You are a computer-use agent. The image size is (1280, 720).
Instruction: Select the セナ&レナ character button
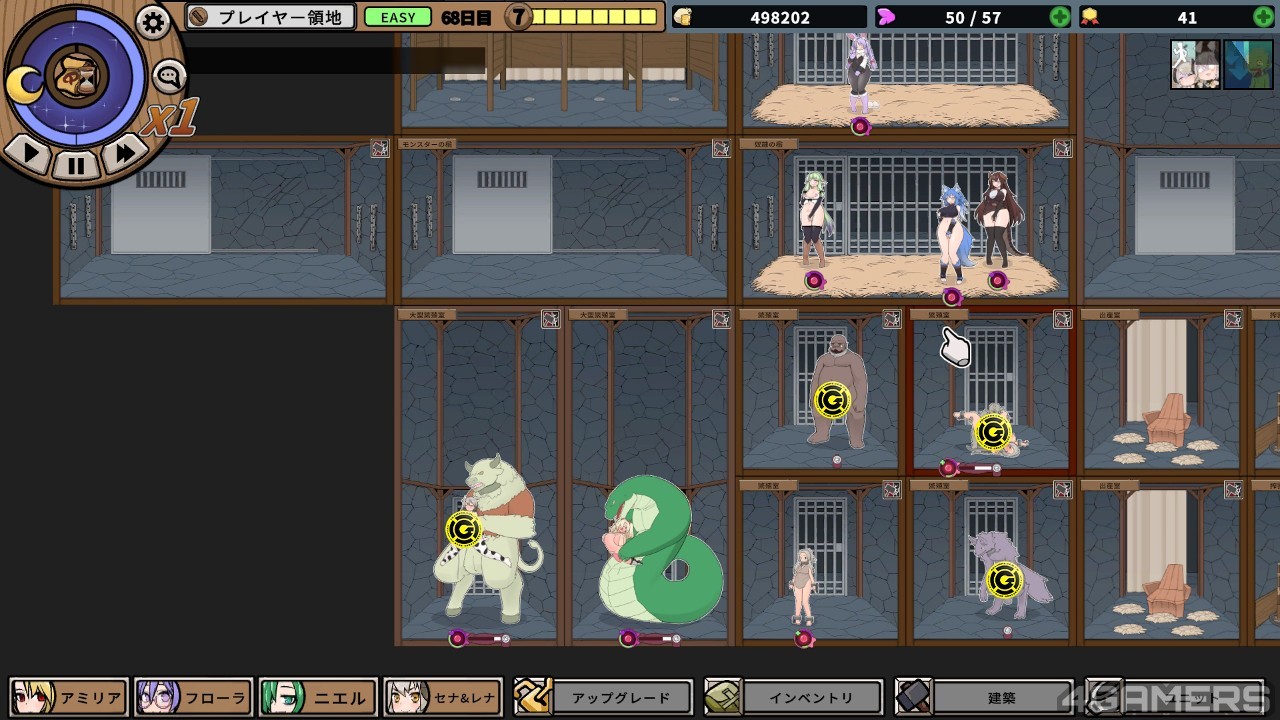(441, 698)
